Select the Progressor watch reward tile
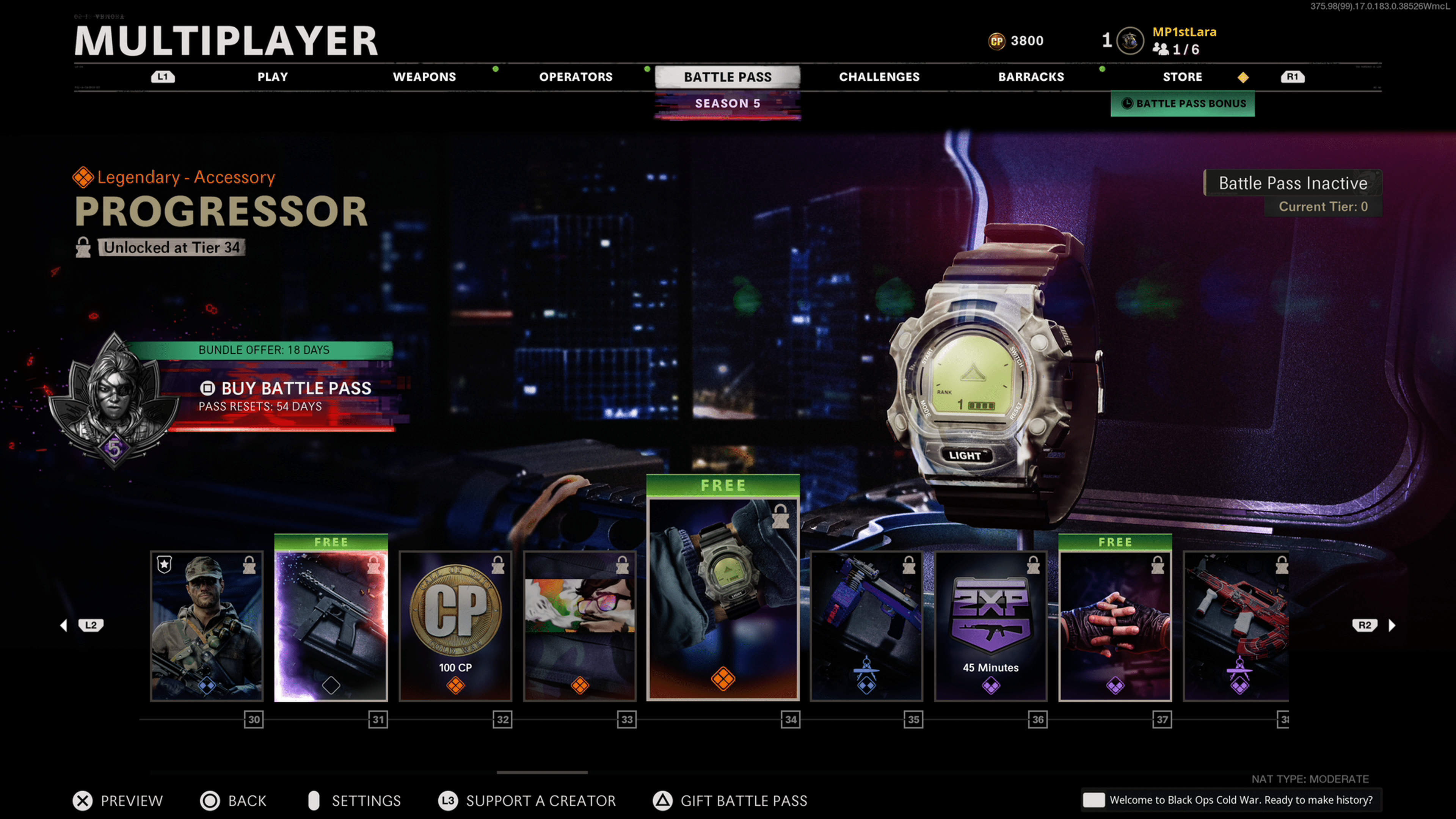 click(x=723, y=599)
